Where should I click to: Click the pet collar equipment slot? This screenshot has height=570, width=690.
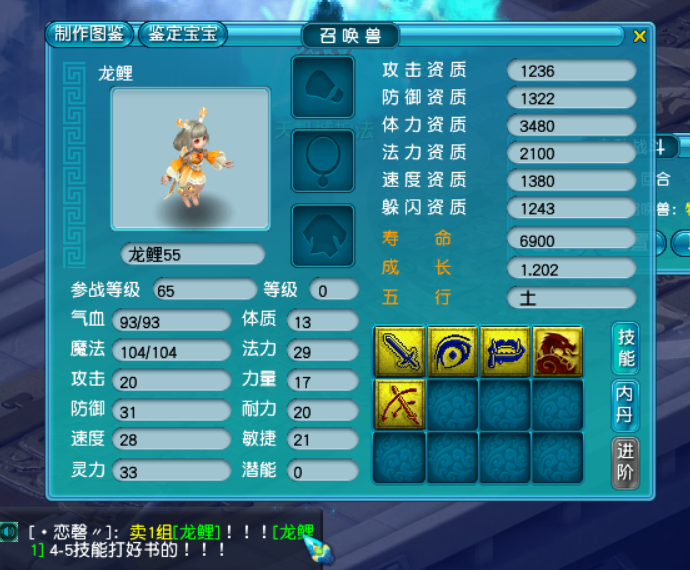tap(322, 160)
